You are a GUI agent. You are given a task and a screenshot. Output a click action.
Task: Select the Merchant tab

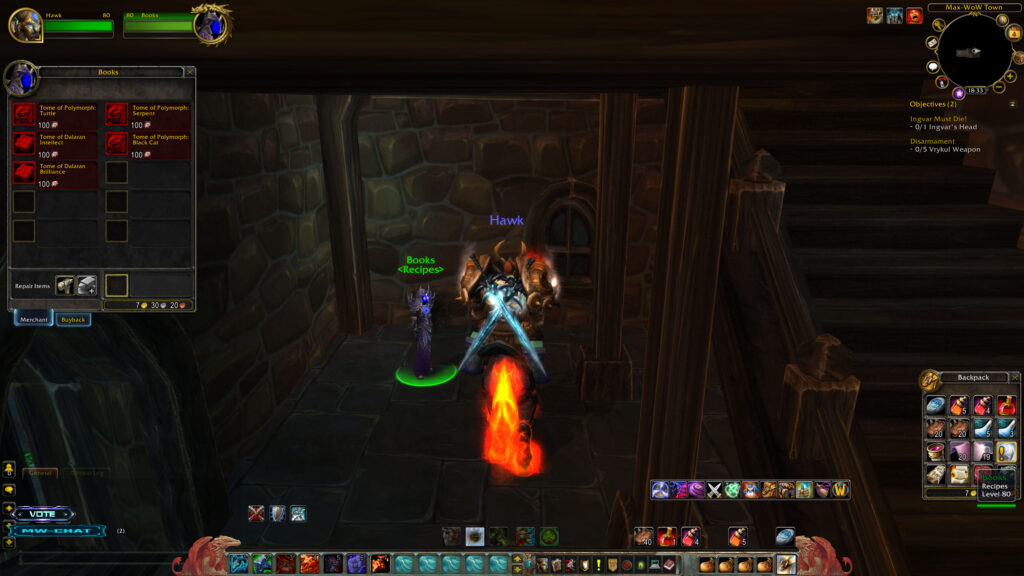pos(34,319)
